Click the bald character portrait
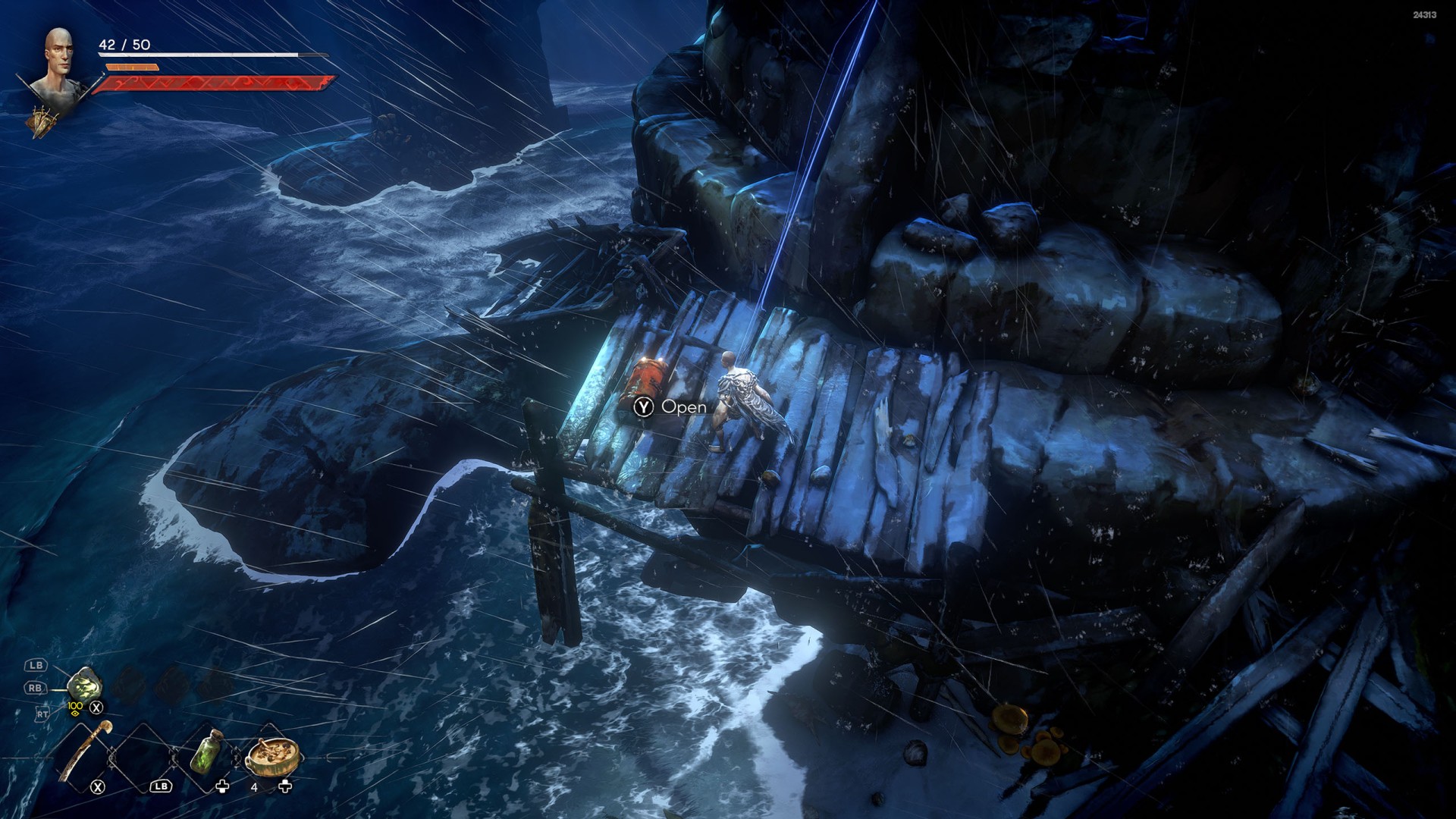Screen dimensions: 1456x819 pos(58,63)
